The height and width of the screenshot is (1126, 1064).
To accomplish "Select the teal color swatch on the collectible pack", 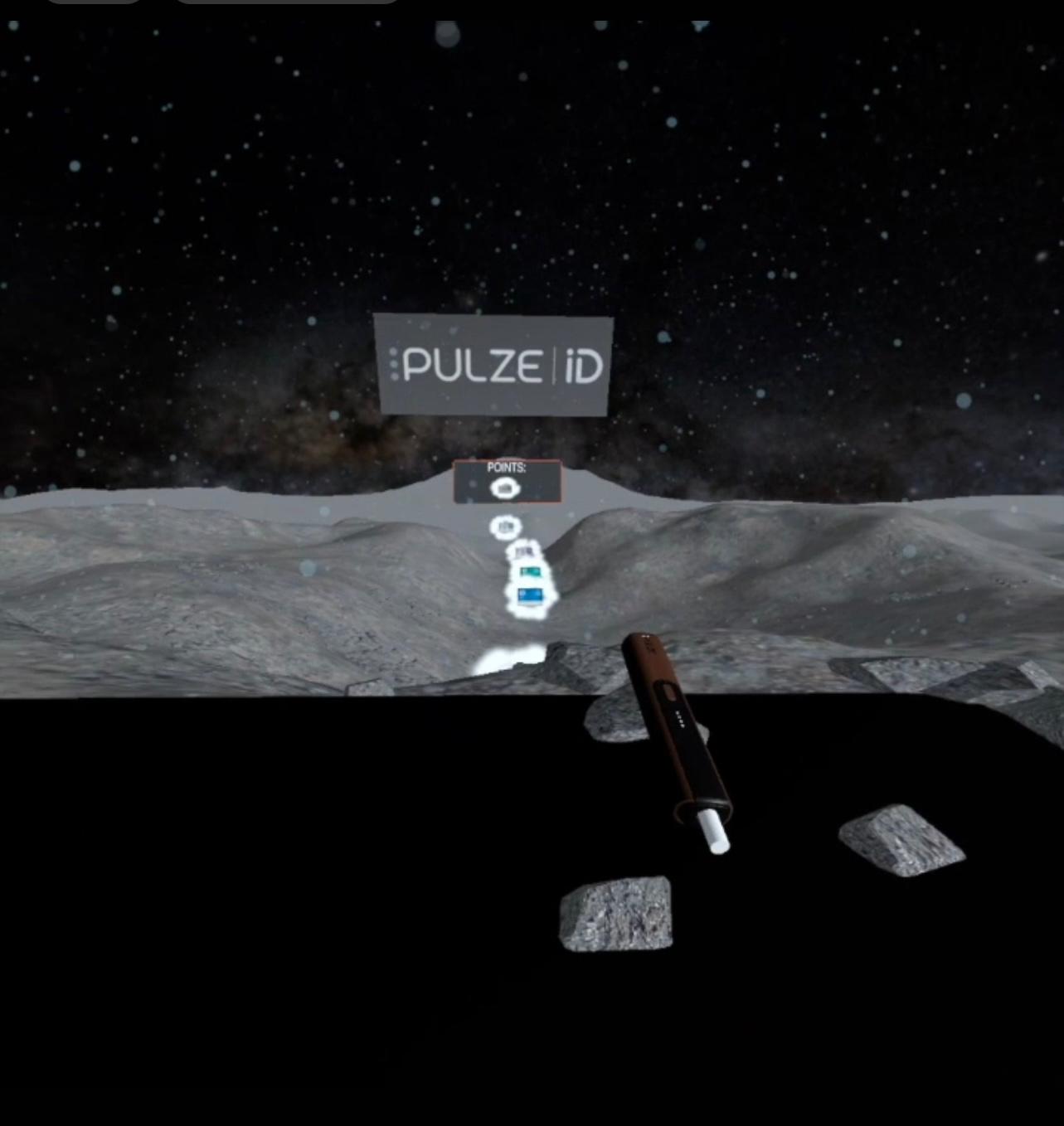I will point(530,572).
